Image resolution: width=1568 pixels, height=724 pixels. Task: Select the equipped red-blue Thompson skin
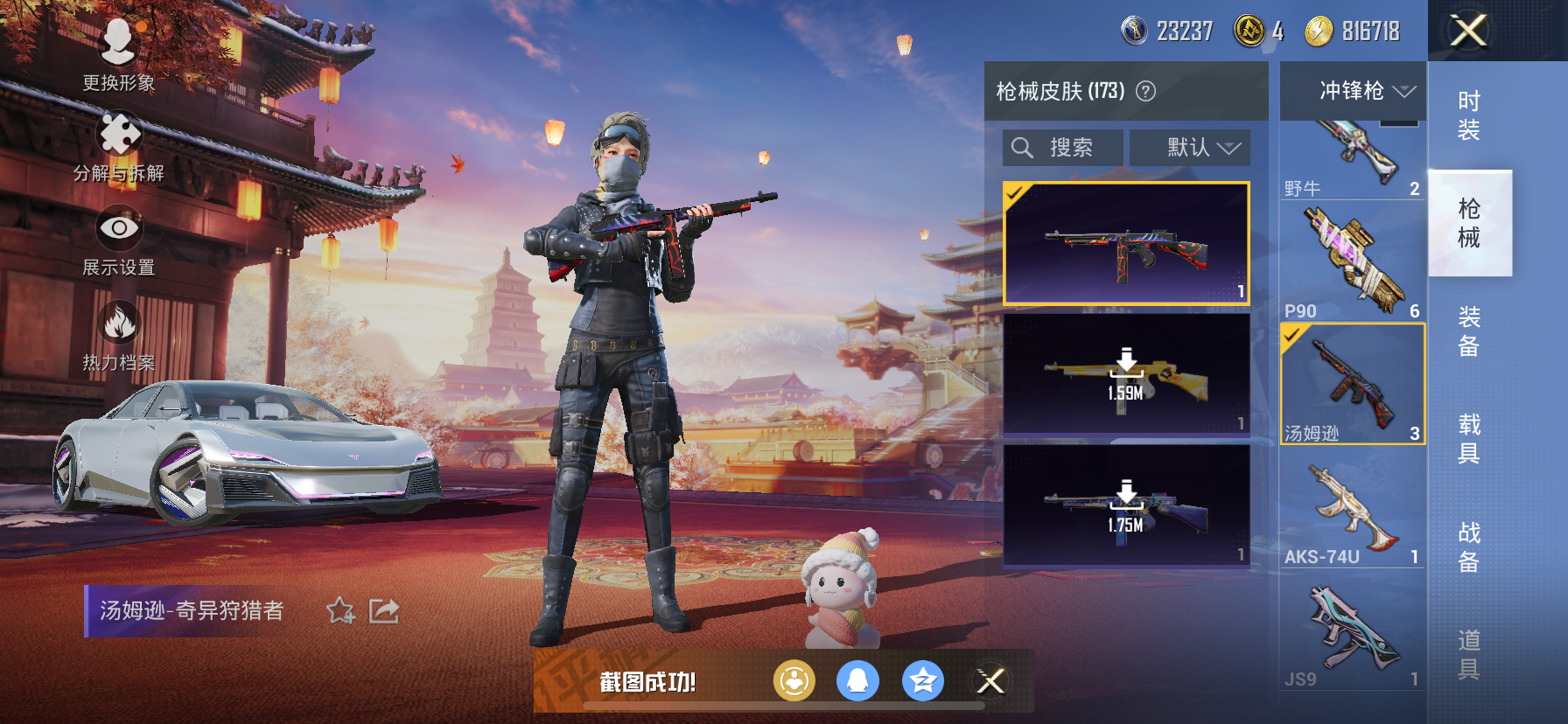(1126, 243)
